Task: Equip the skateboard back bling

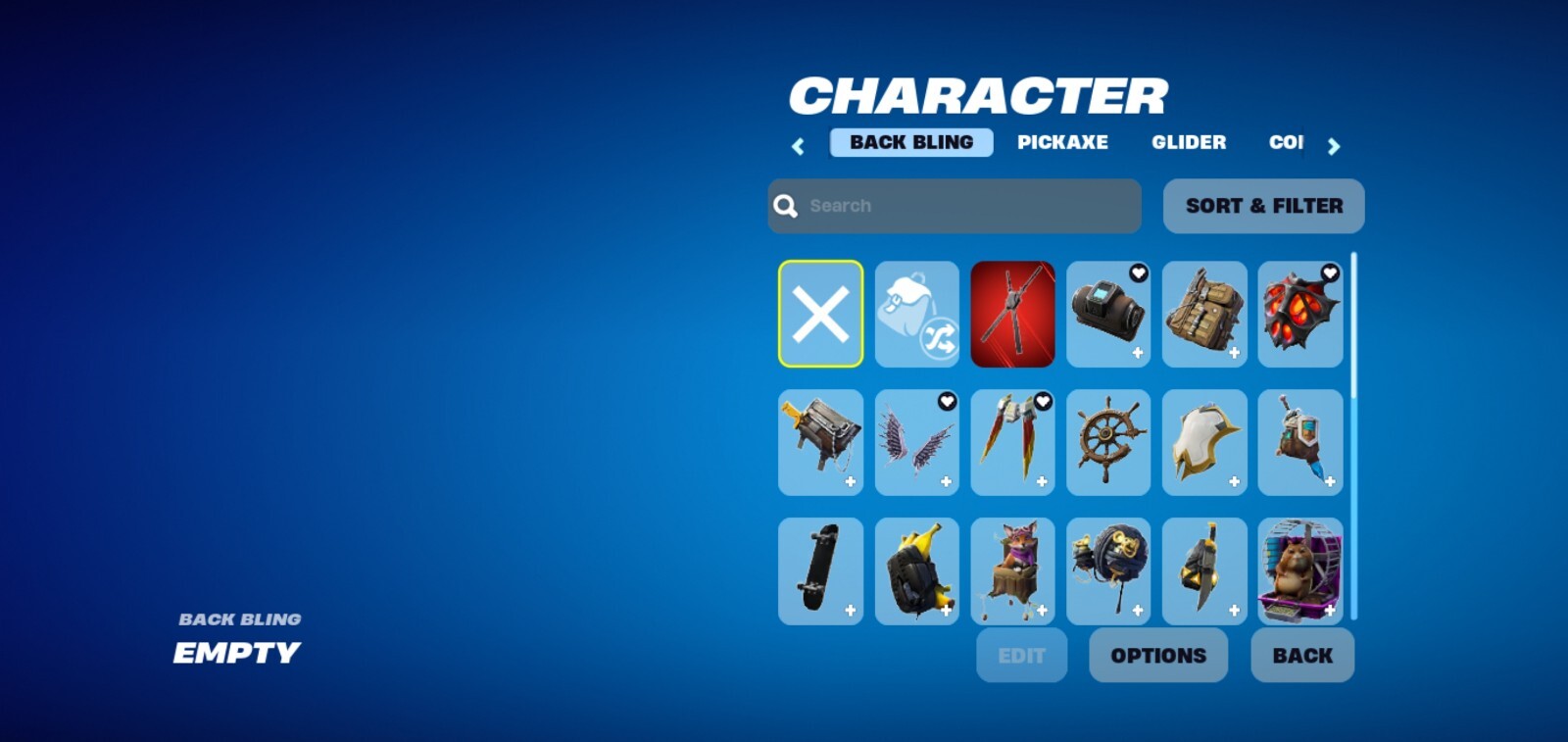Action: pyautogui.click(x=820, y=572)
